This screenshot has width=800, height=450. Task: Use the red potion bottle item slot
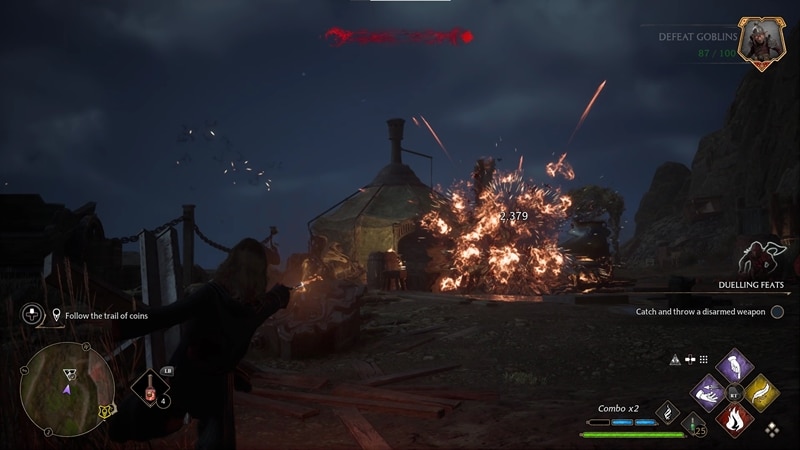(x=151, y=392)
